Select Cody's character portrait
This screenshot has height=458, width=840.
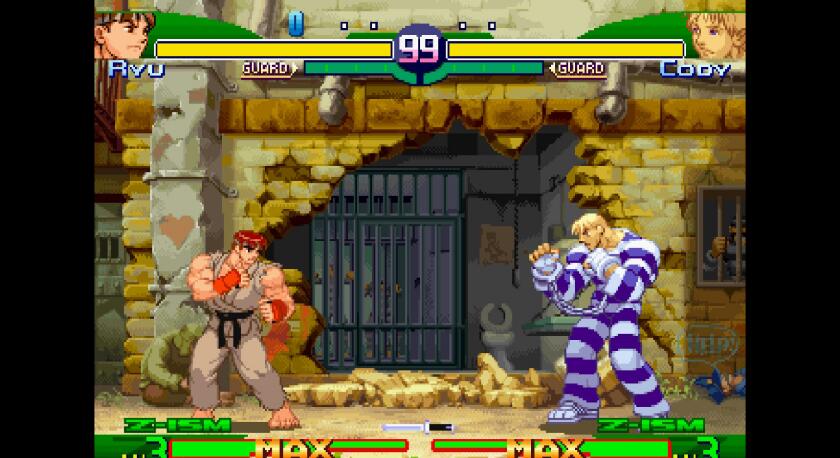pos(716,34)
